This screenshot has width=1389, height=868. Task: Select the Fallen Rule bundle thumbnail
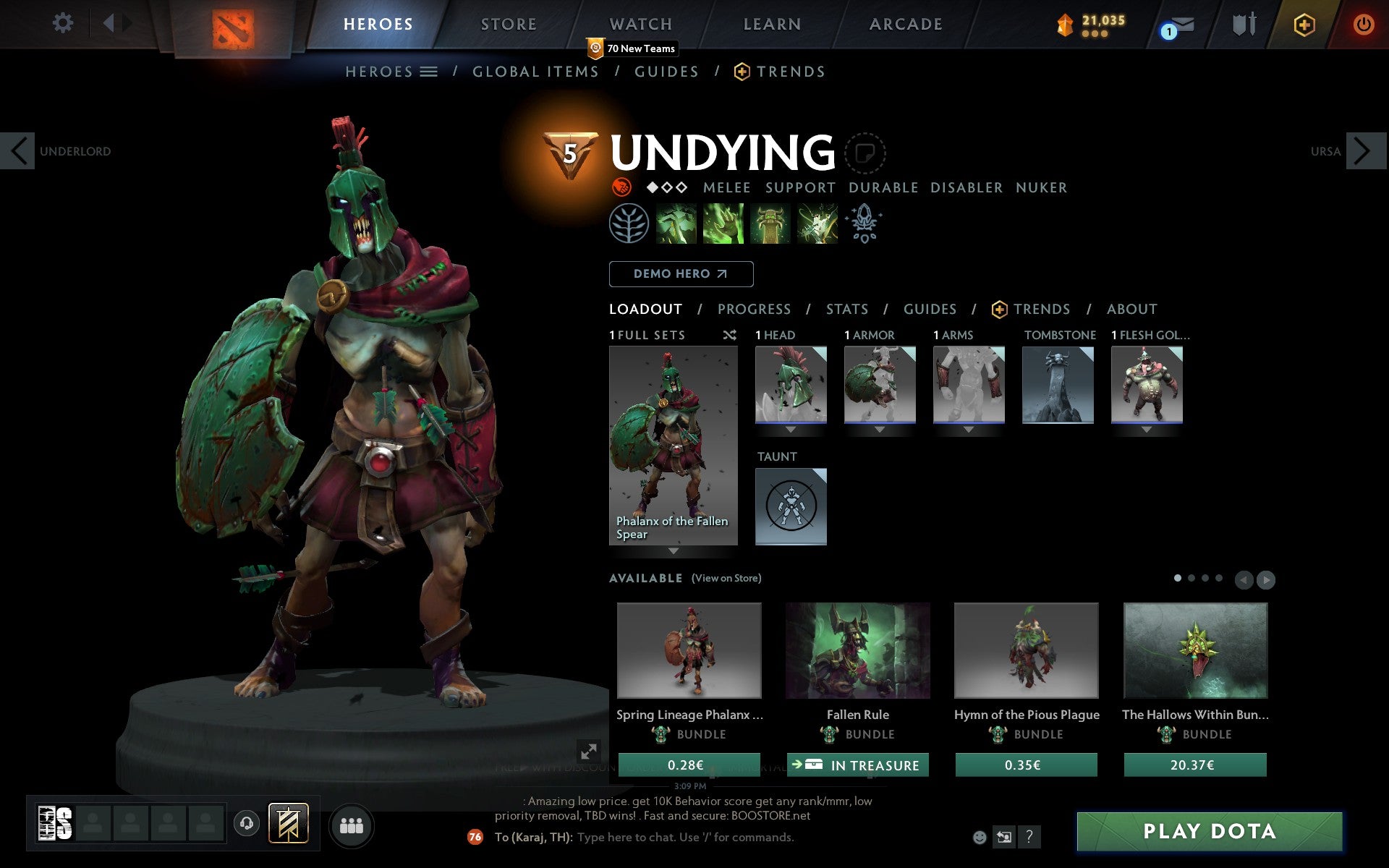[x=857, y=650]
